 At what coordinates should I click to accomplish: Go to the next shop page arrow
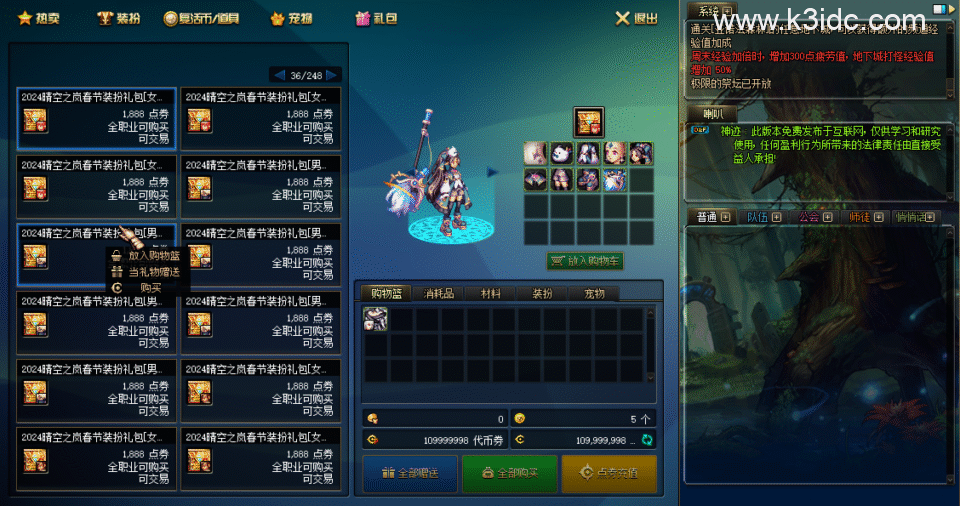pos(332,75)
